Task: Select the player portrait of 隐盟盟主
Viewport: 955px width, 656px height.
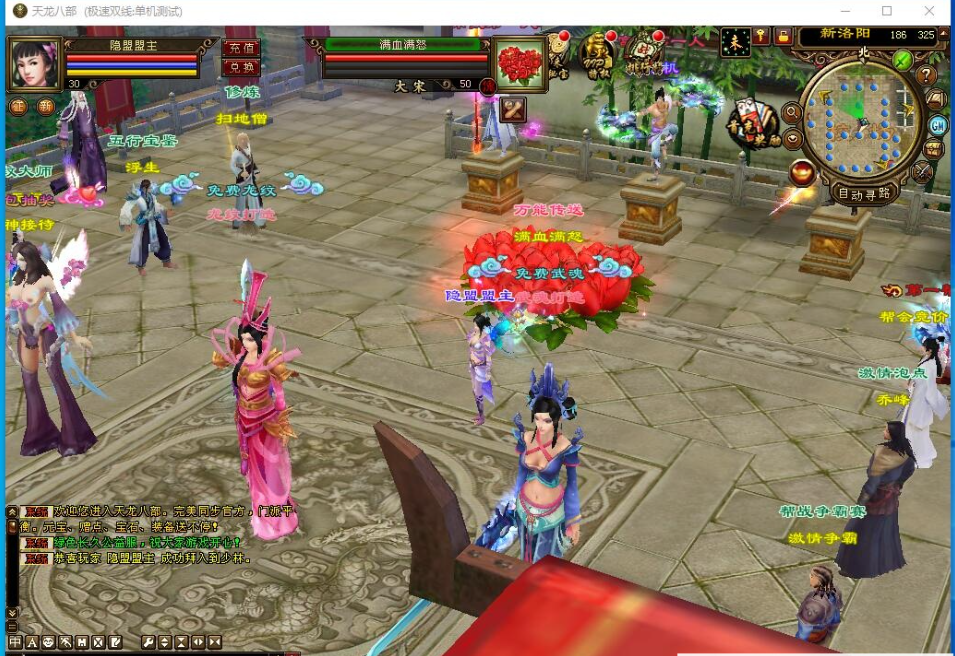Action: pos(35,64)
